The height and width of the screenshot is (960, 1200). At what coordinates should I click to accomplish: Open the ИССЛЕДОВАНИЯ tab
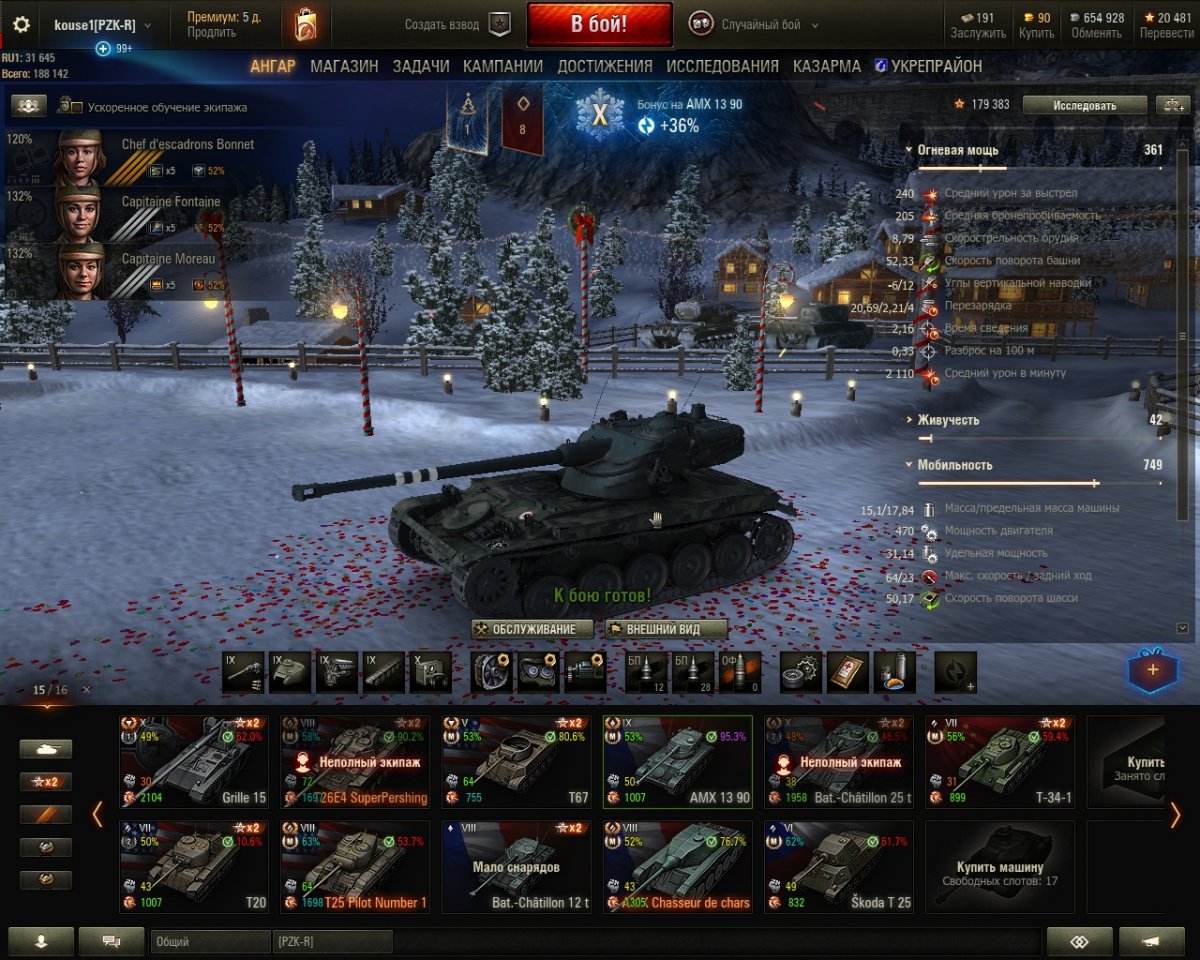click(x=722, y=66)
